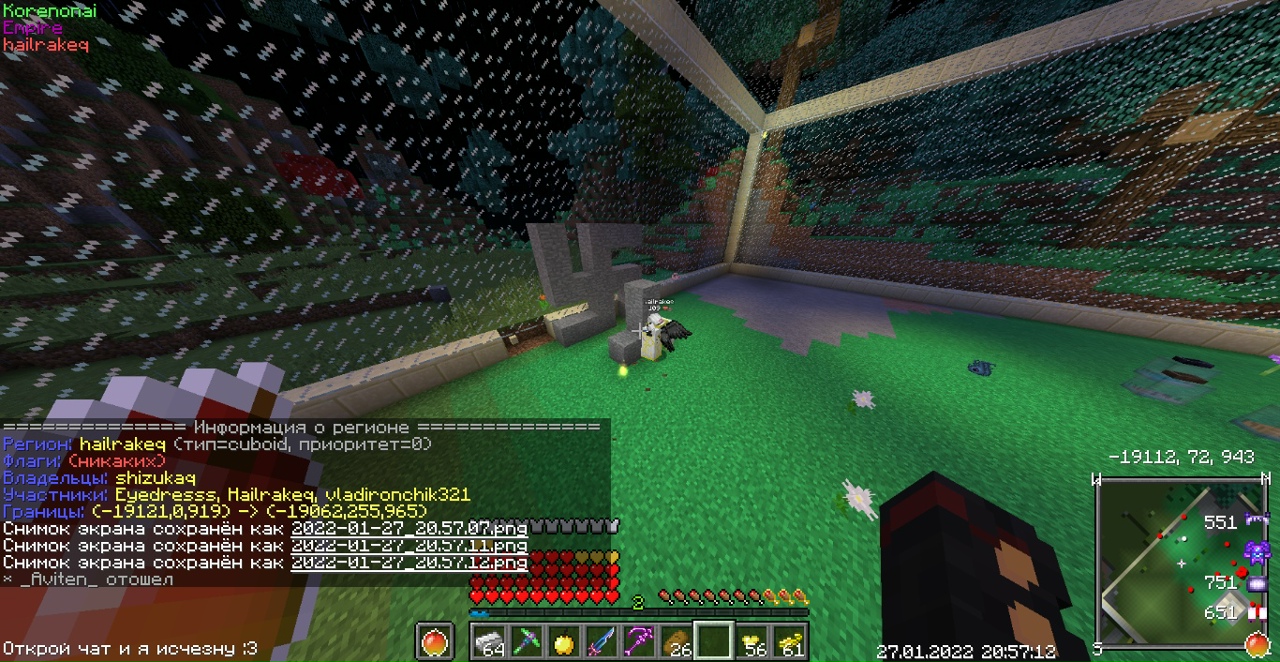Select the iron ingot stack of 64
Image resolution: width=1280 pixels, height=662 pixels.
point(490,642)
